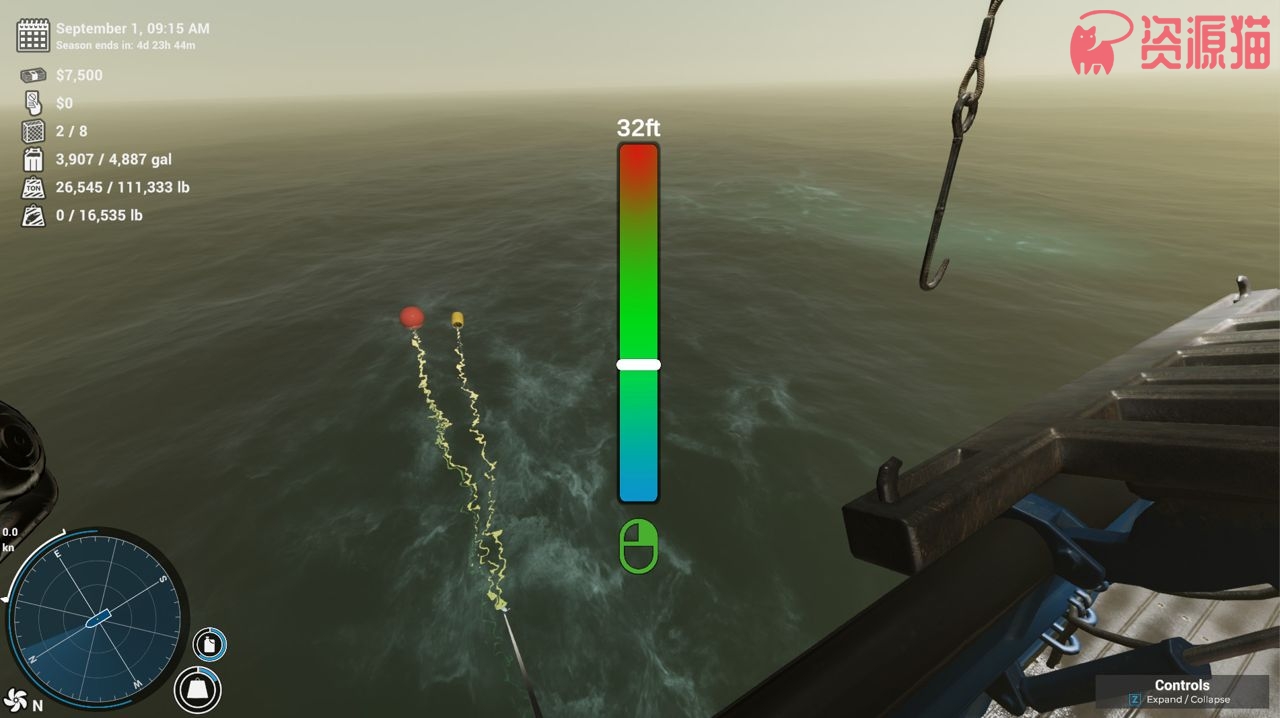Click the propeller engine icon
Viewport: 1280px width, 718px height.
click(15, 699)
